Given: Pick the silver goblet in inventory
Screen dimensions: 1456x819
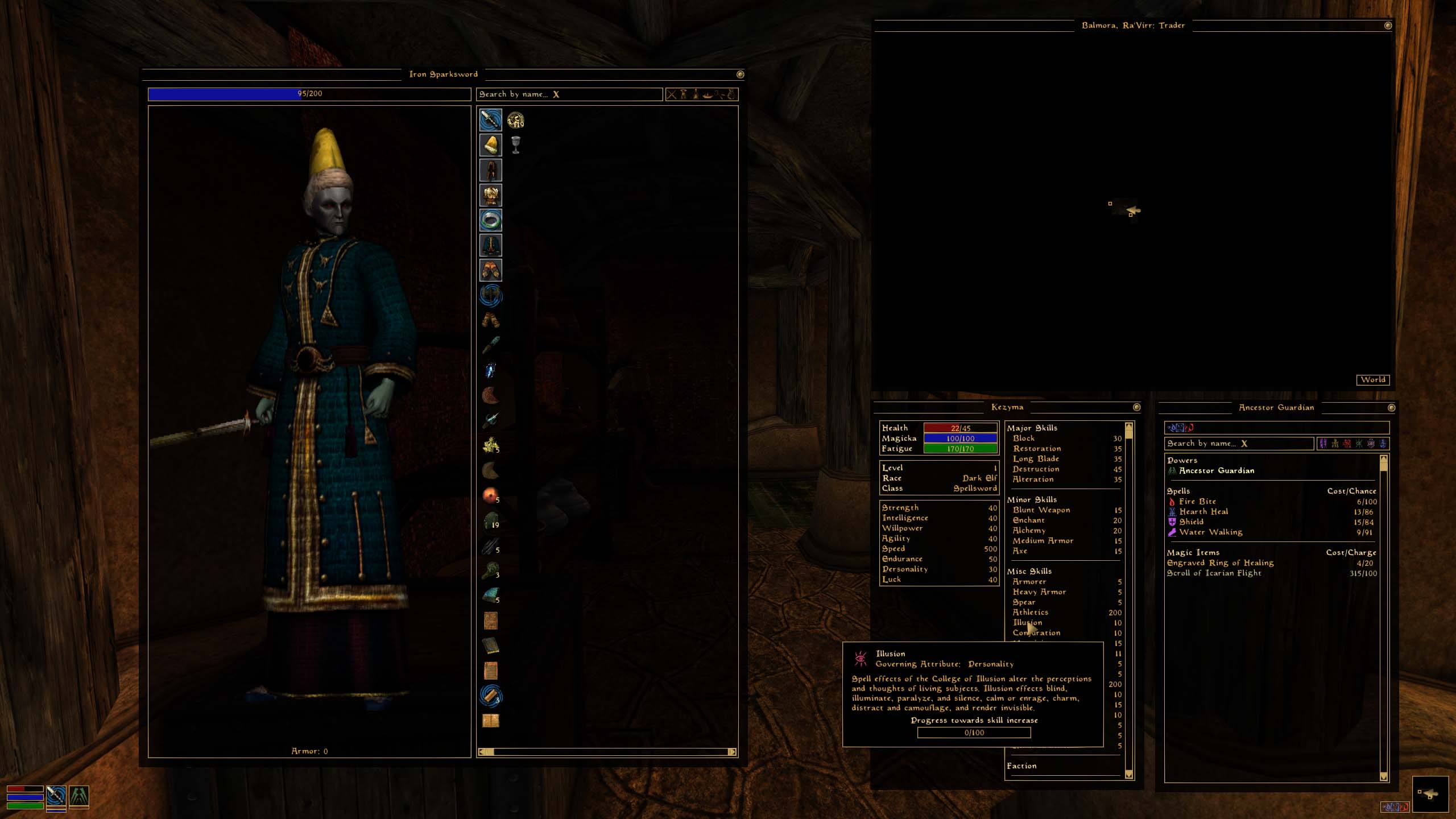Looking at the screenshot, I should (515, 145).
